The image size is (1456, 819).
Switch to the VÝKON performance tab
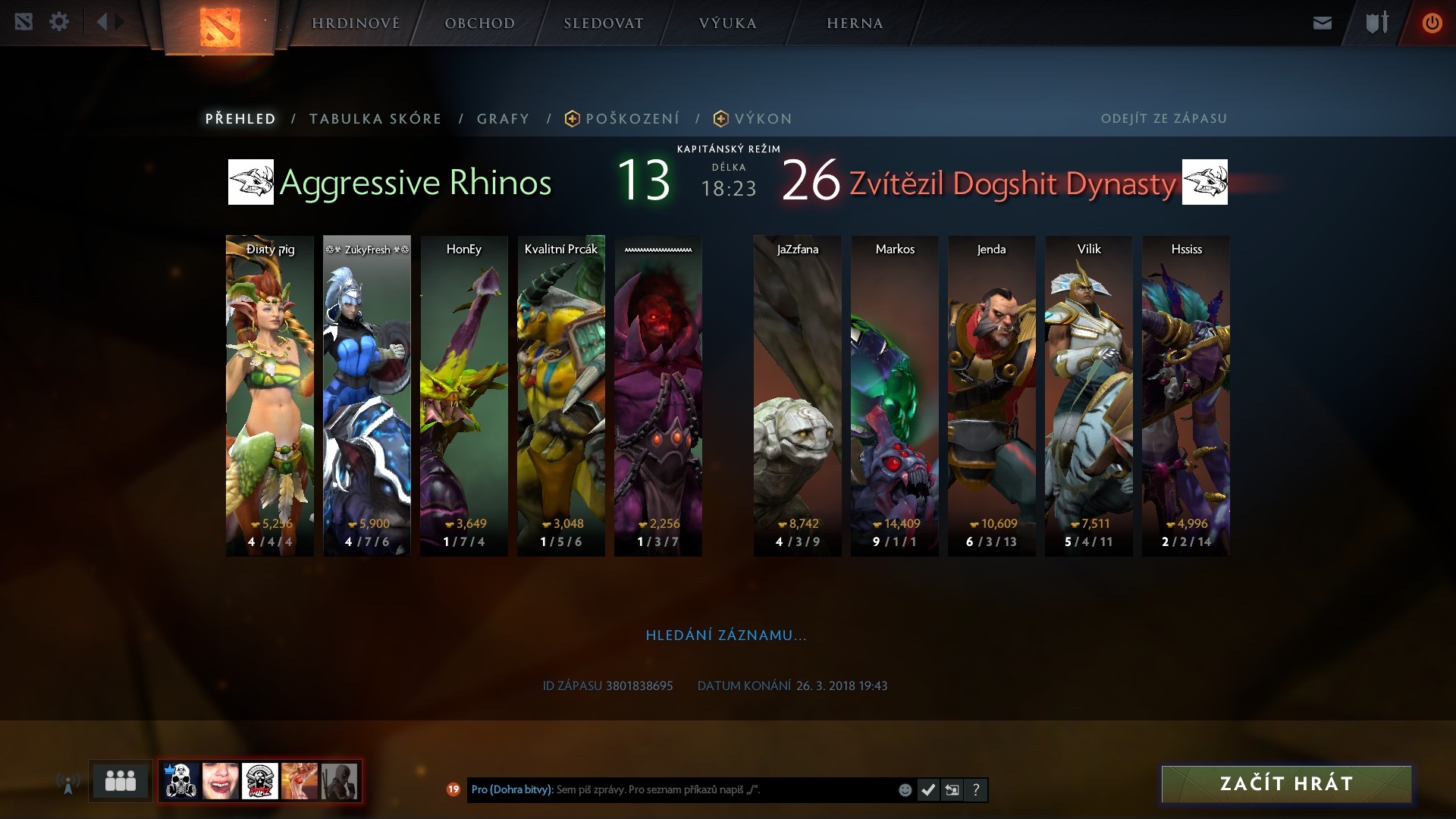tap(762, 119)
